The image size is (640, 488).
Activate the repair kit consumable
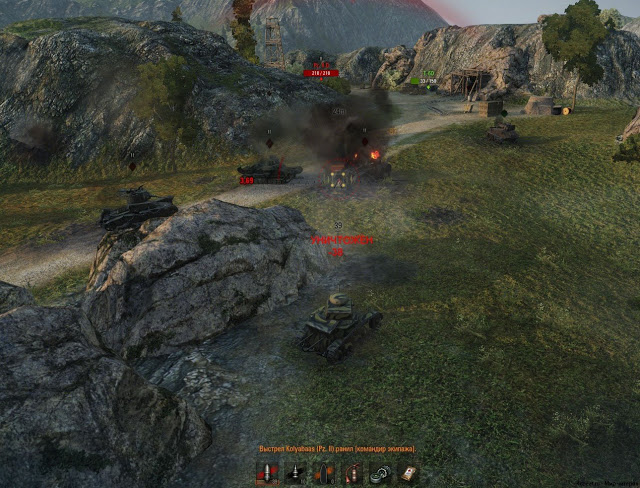click(380, 474)
